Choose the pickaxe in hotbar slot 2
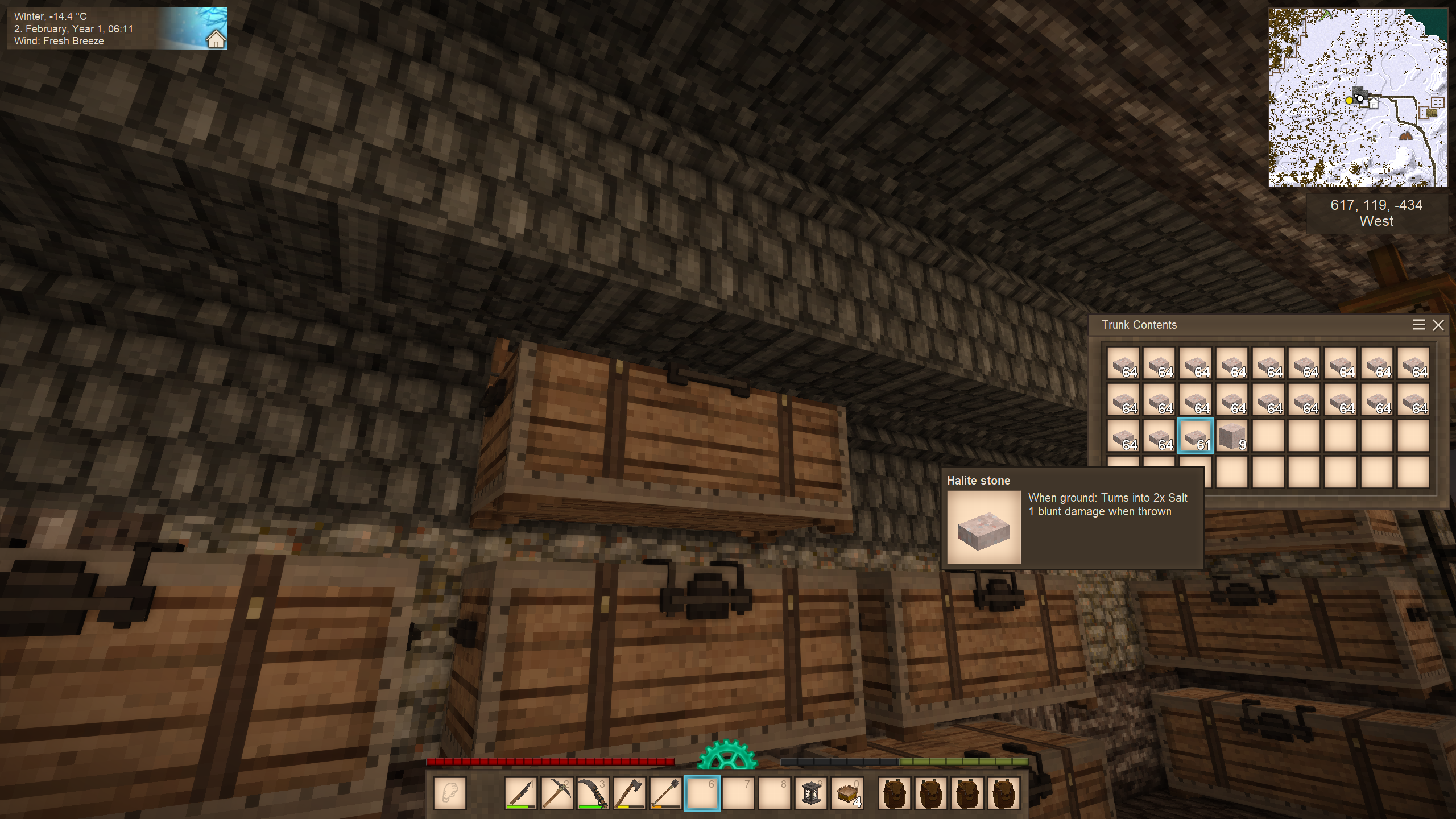 coord(557,793)
